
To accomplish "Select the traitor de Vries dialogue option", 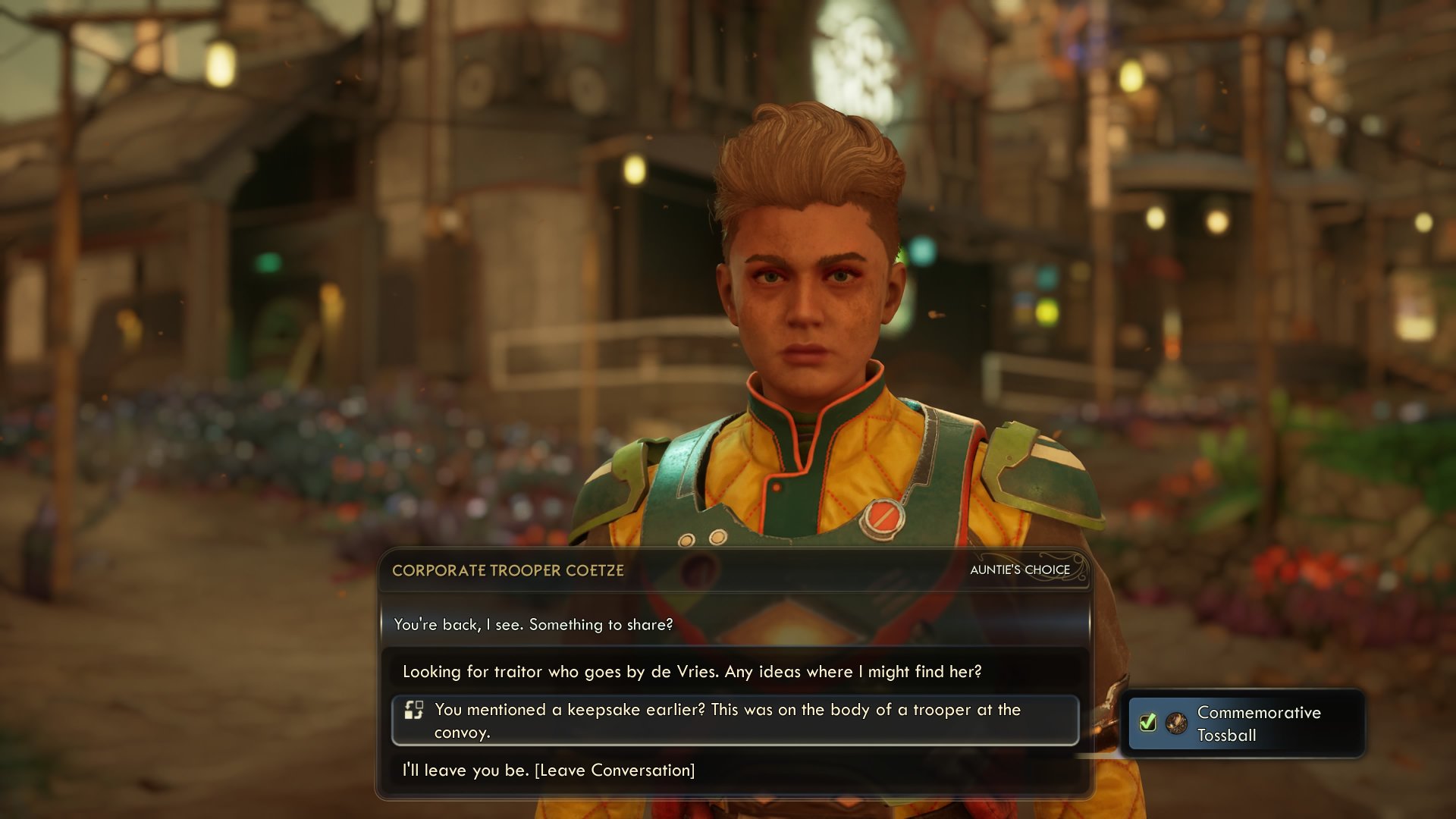I will [692, 672].
